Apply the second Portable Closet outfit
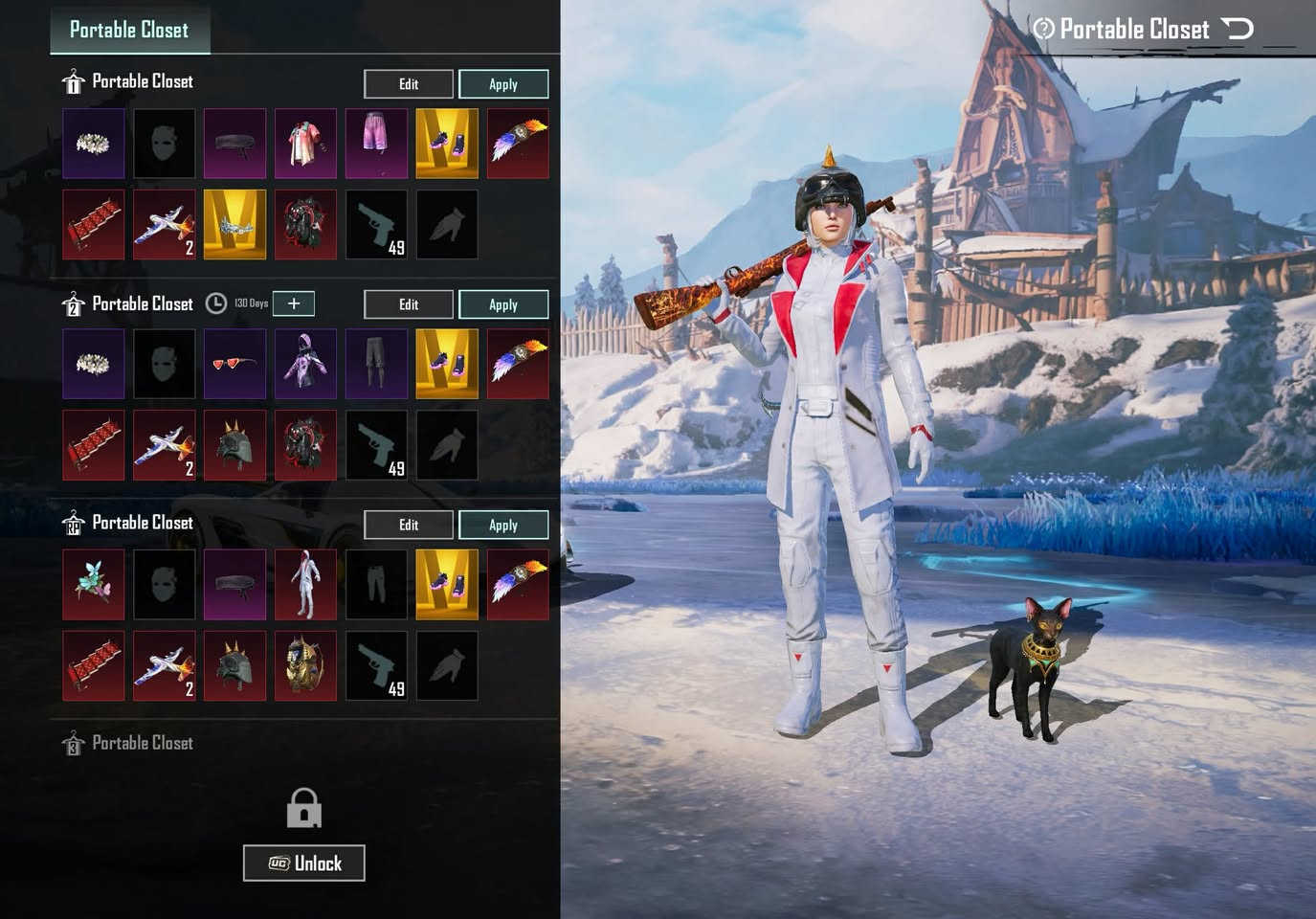1316x919 pixels. click(503, 304)
